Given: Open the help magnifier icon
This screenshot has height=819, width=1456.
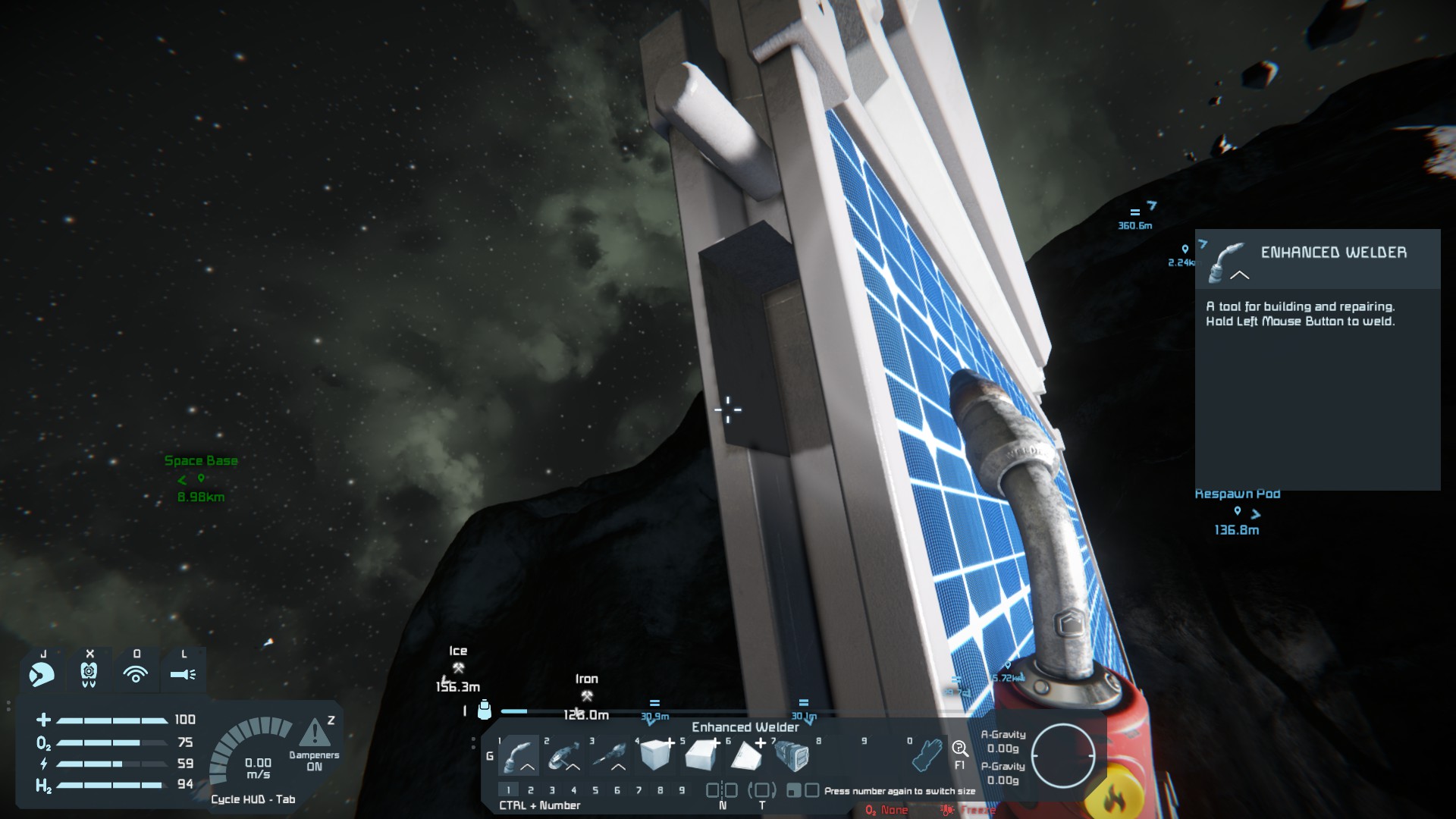Looking at the screenshot, I should 959,749.
